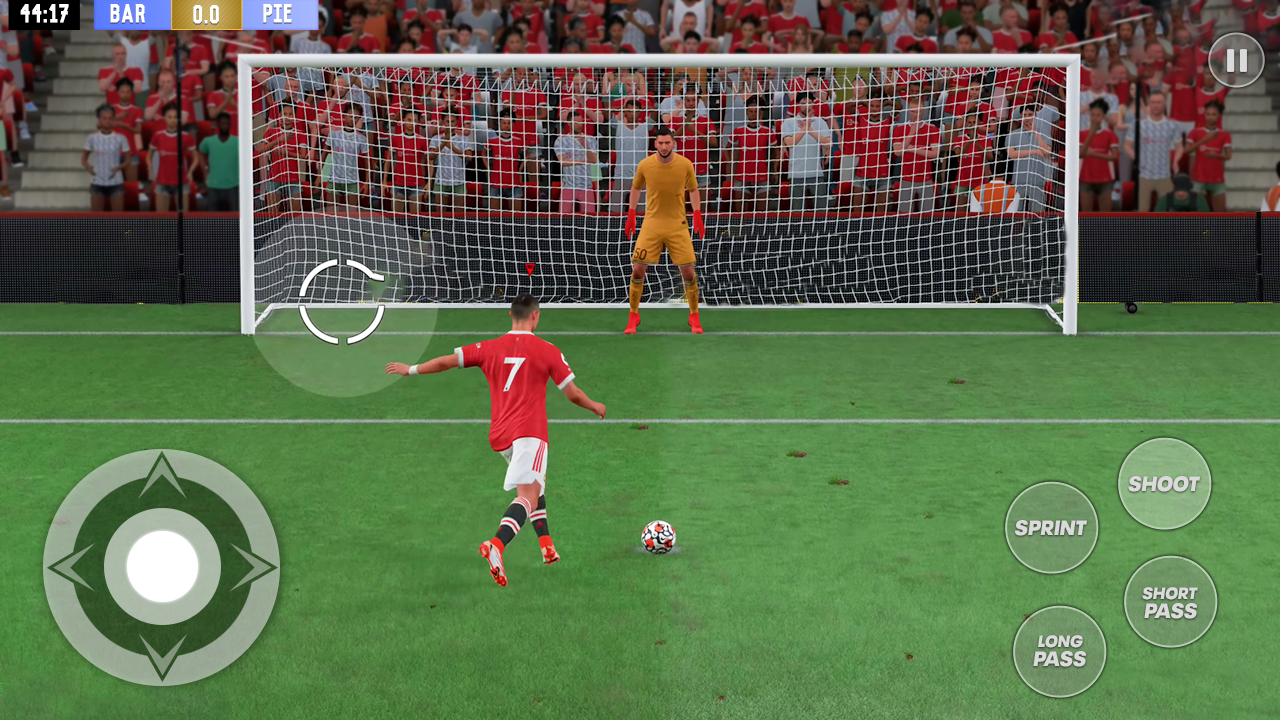The height and width of the screenshot is (720, 1280).
Task: Tap the 0.0 score display
Action: (x=206, y=15)
